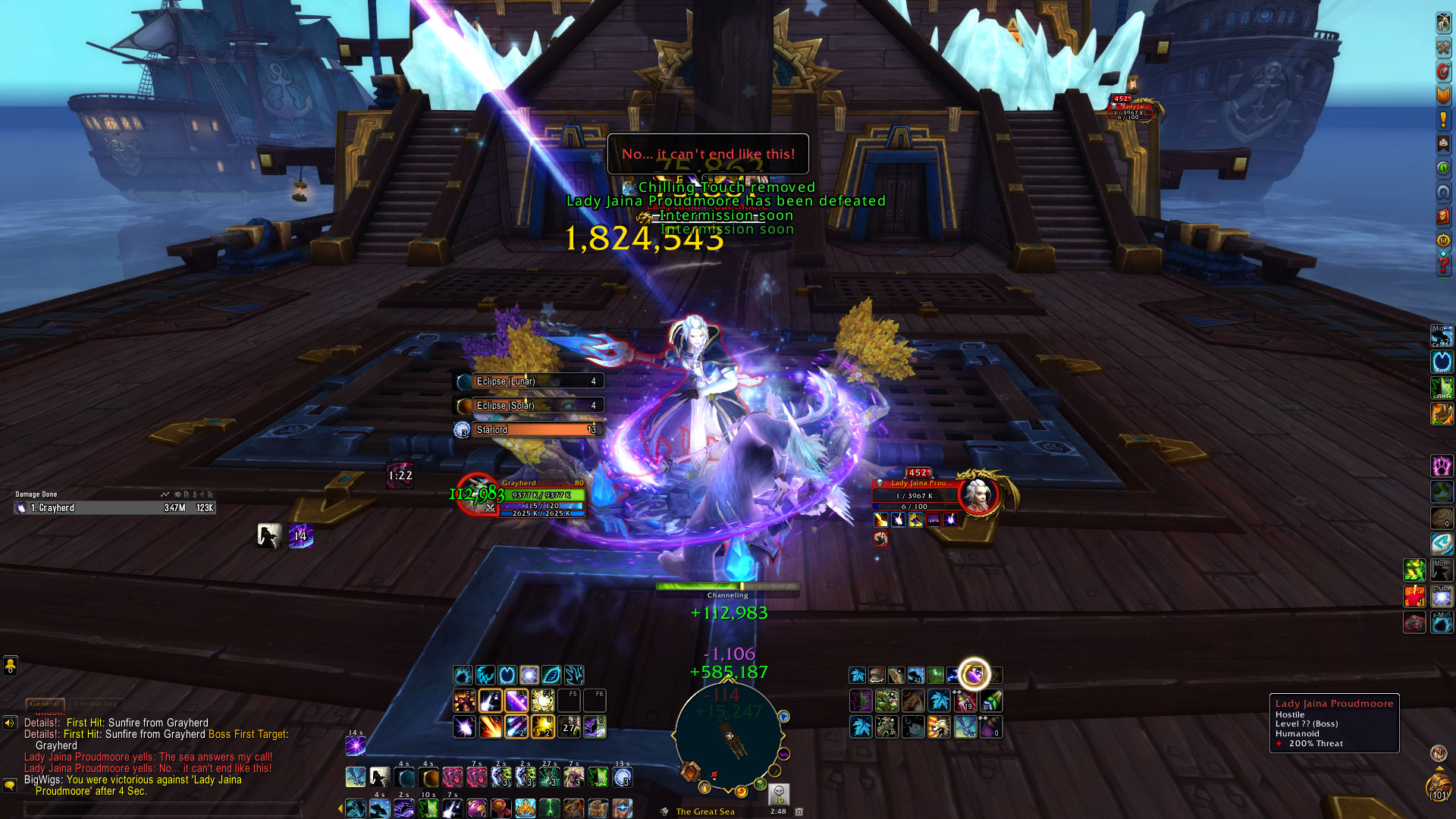The height and width of the screenshot is (819, 1456).
Task: Cast the golden sun ability in F4 slot
Action: pos(543,700)
